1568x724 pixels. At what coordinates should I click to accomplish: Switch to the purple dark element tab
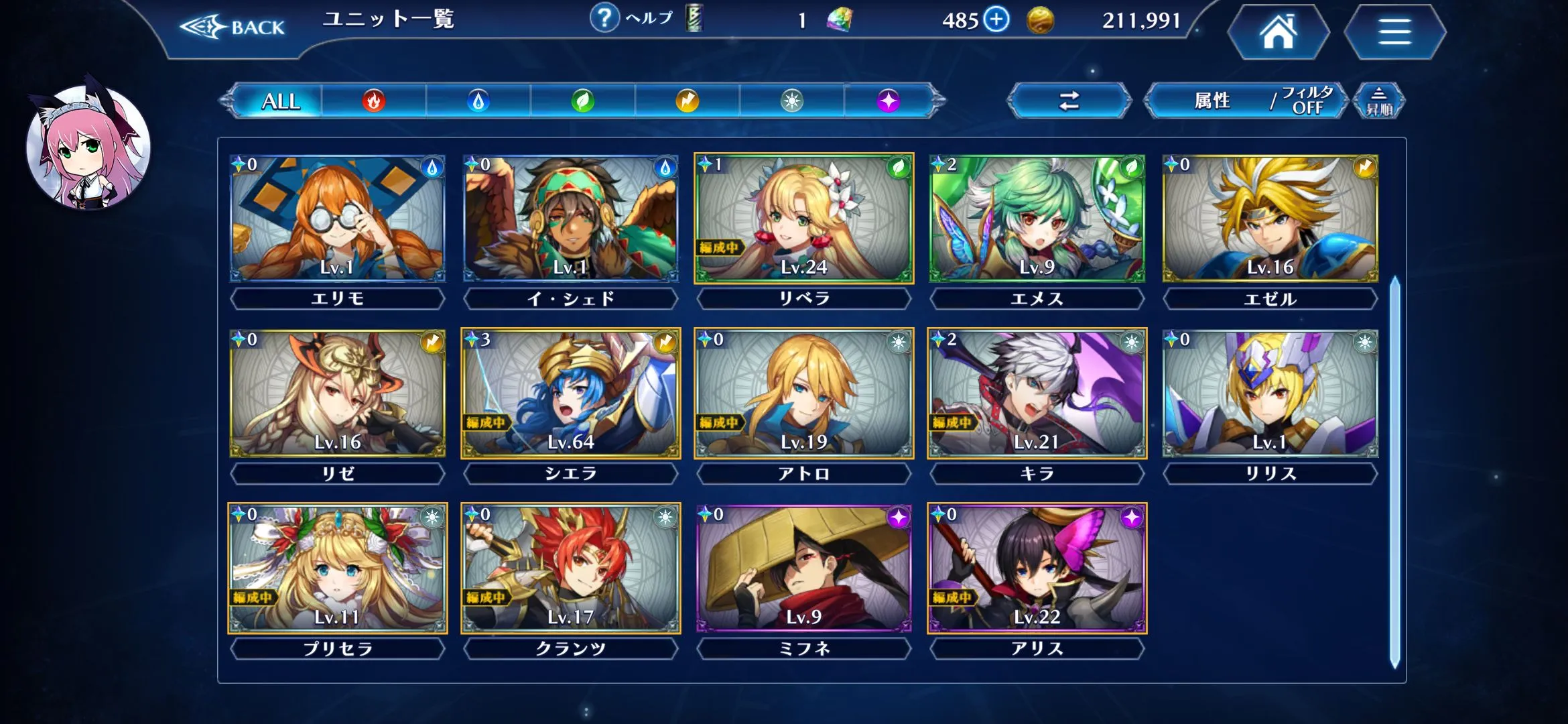pyautogui.click(x=889, y=101)
